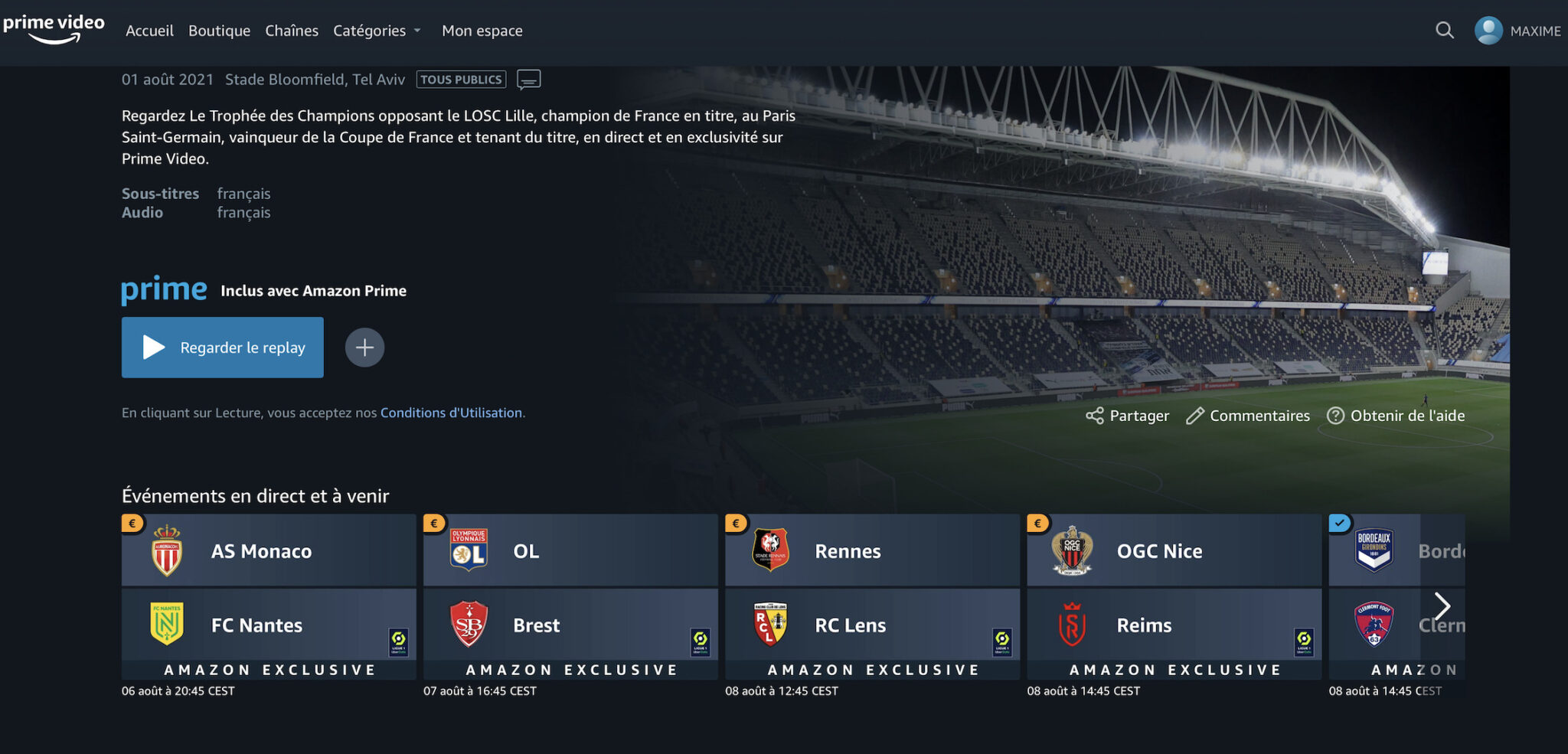Share using the Partager button
Screen dimensions: 1568x754
point(1127,416)
